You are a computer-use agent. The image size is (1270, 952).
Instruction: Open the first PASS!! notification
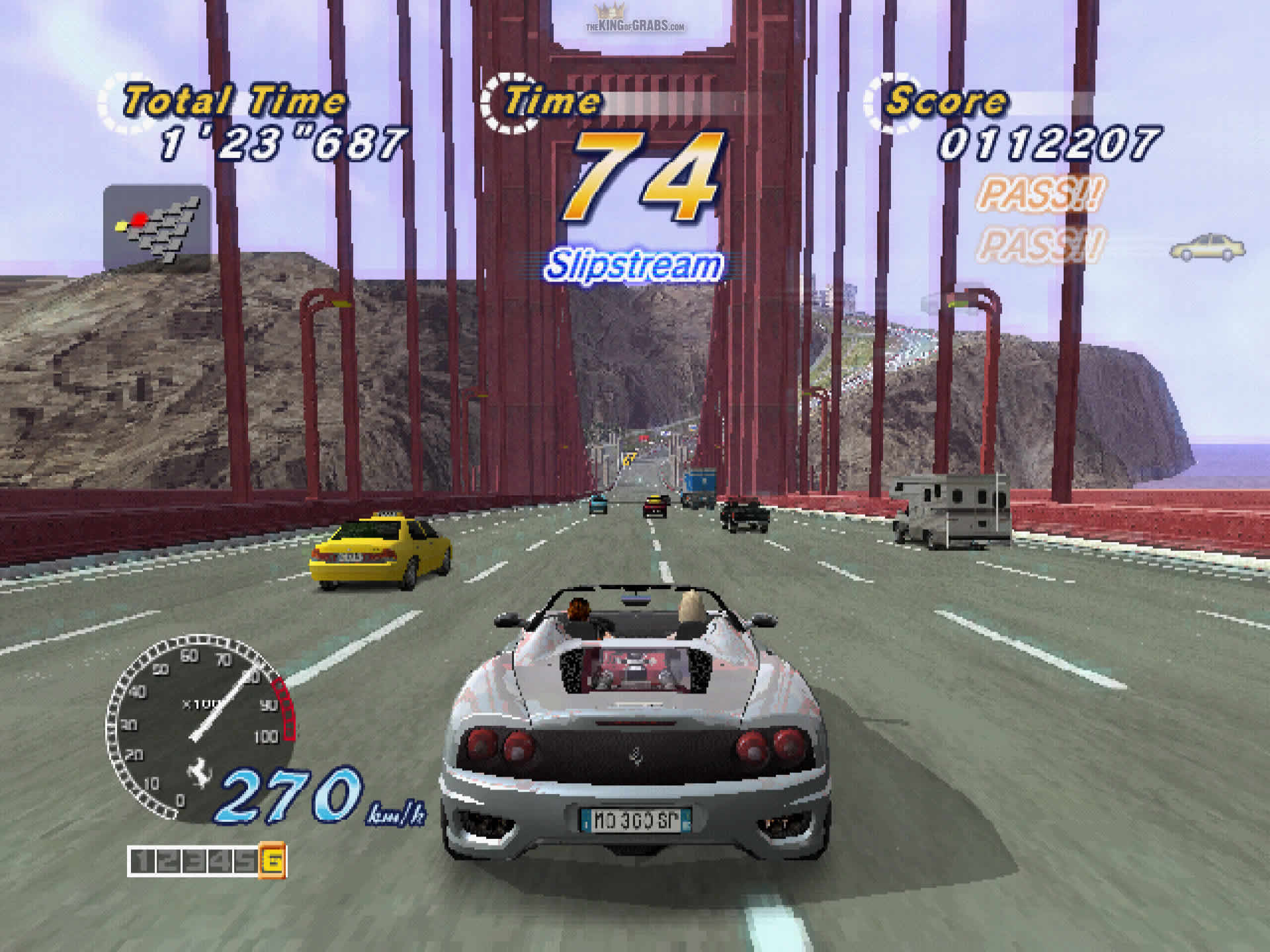(x=1042, y=194)
